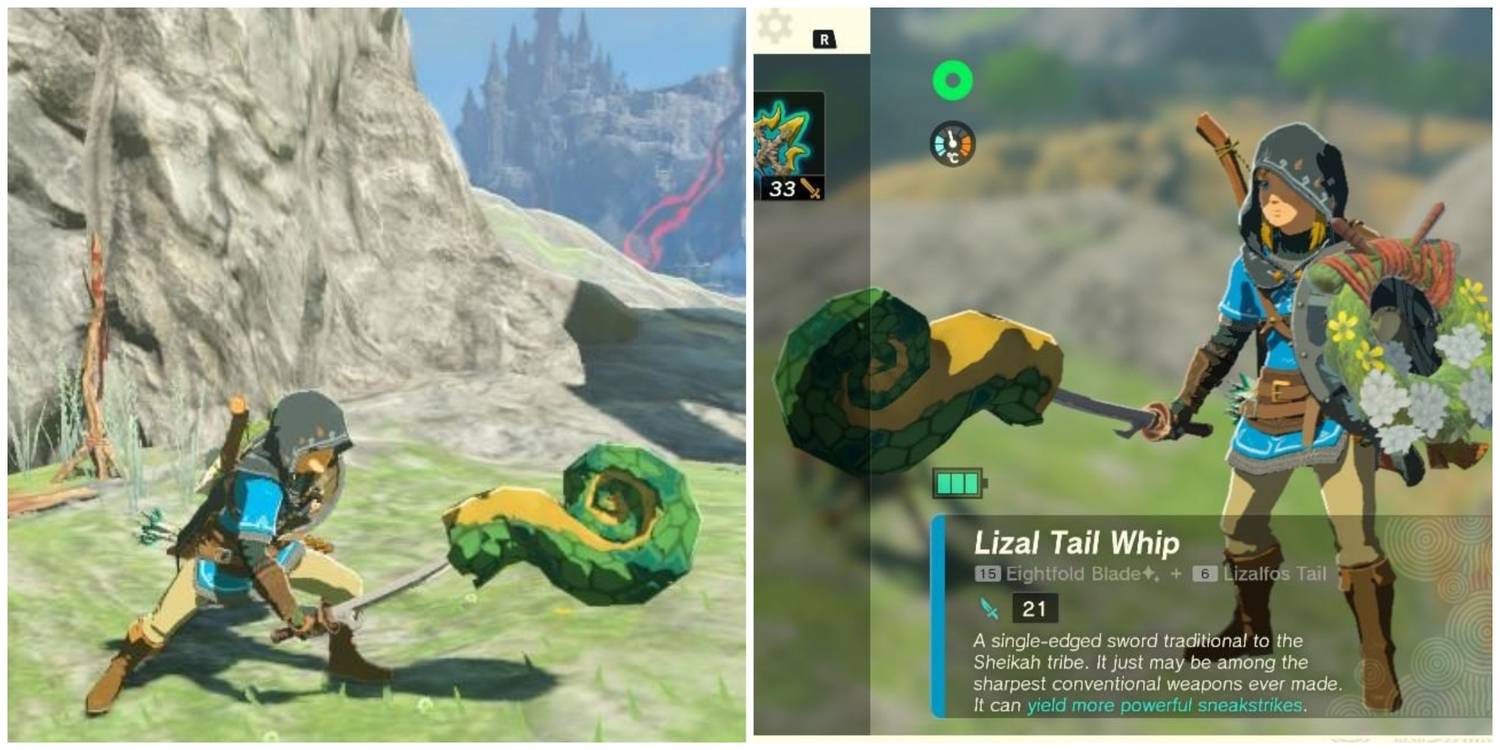Click the 6 quantity badge for Lizalfos Tail
The width and height of the screenshot is (1500, 750).
click(x=1204, y=572)
